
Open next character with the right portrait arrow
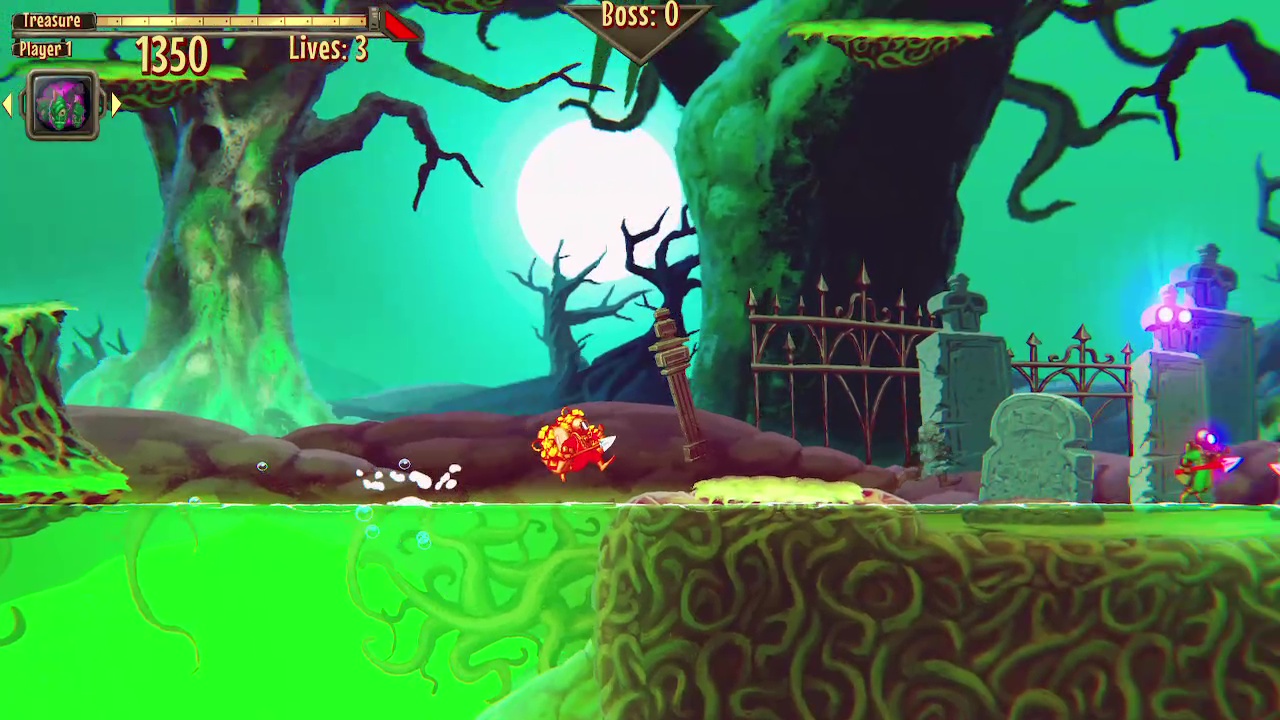(x=117, y=105)
